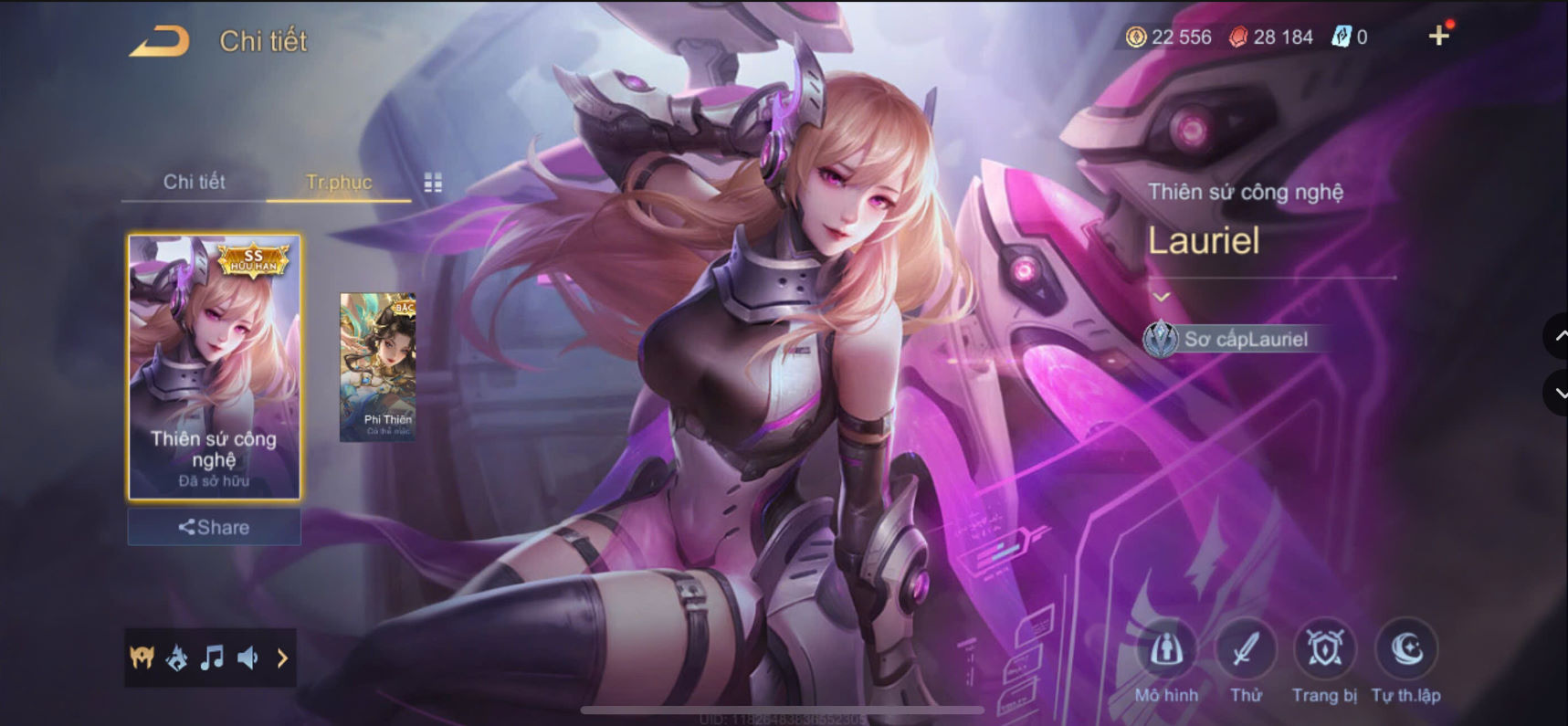Viewport: 1568px width, 726px height.
Task: Toggle the speaker sound icon
Action: click(248, 657)
